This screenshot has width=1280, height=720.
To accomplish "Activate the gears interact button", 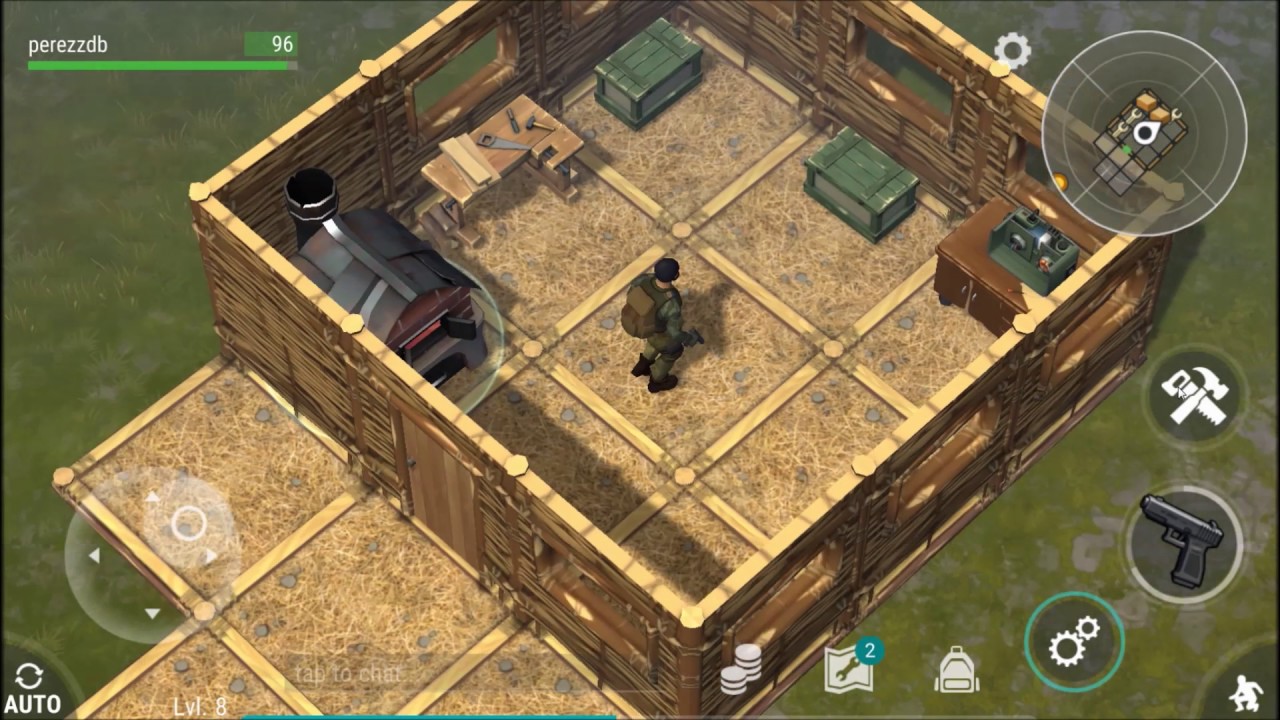I will pyautogui.click(x=1074, y=641).
